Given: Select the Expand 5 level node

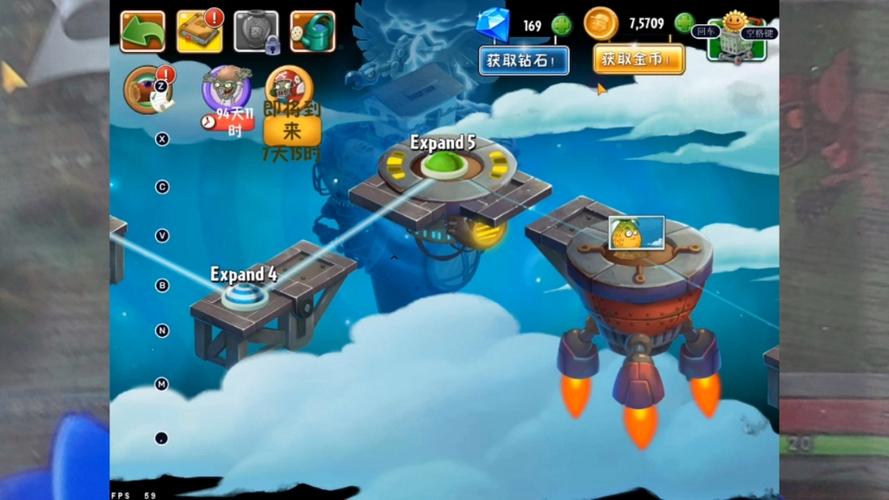Looking at the screenshot, I should [x=446, y=165].
